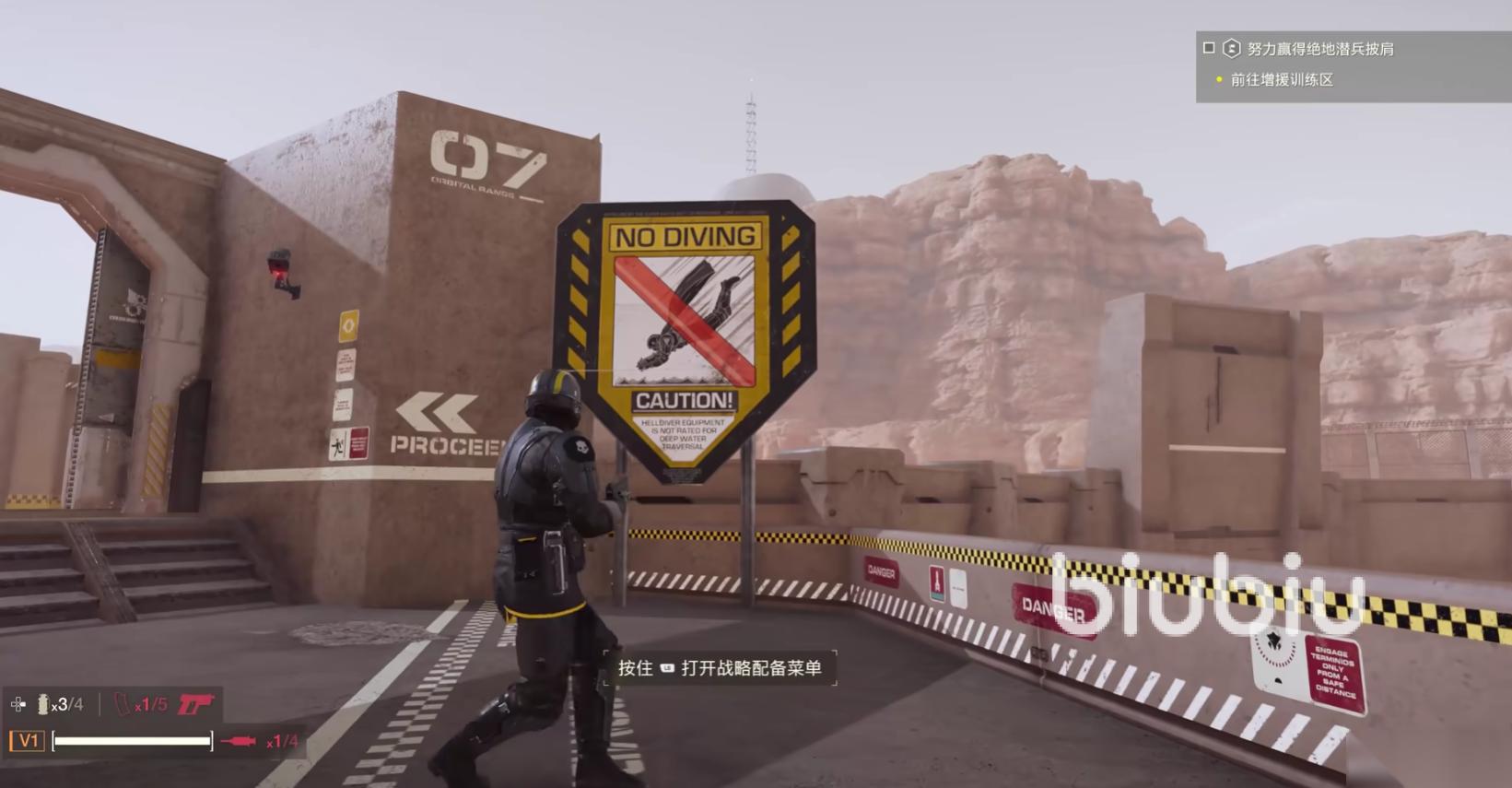Select the 前往增援训练区 sub-objective

tap(1282, 80)
